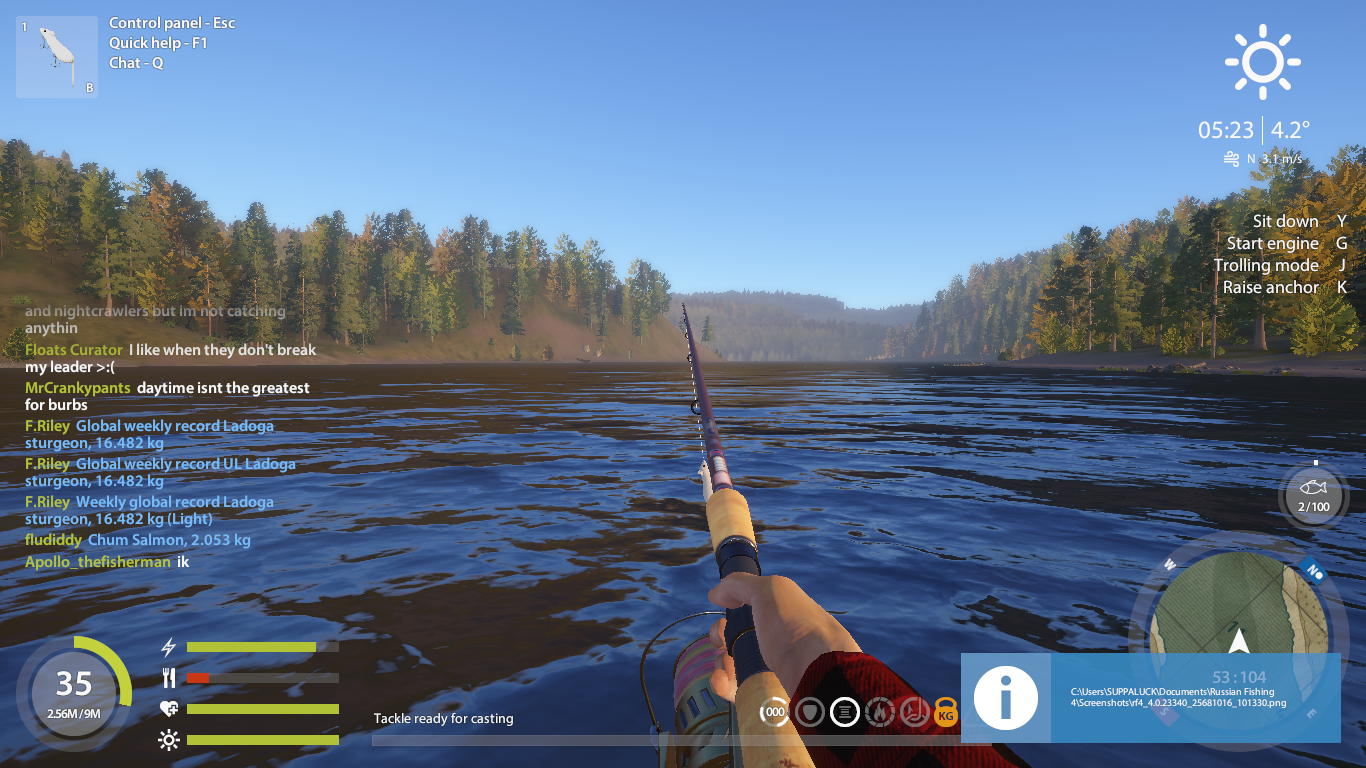
Task: Click the 000 line counter icon
Action: click(x=774, y=713)
